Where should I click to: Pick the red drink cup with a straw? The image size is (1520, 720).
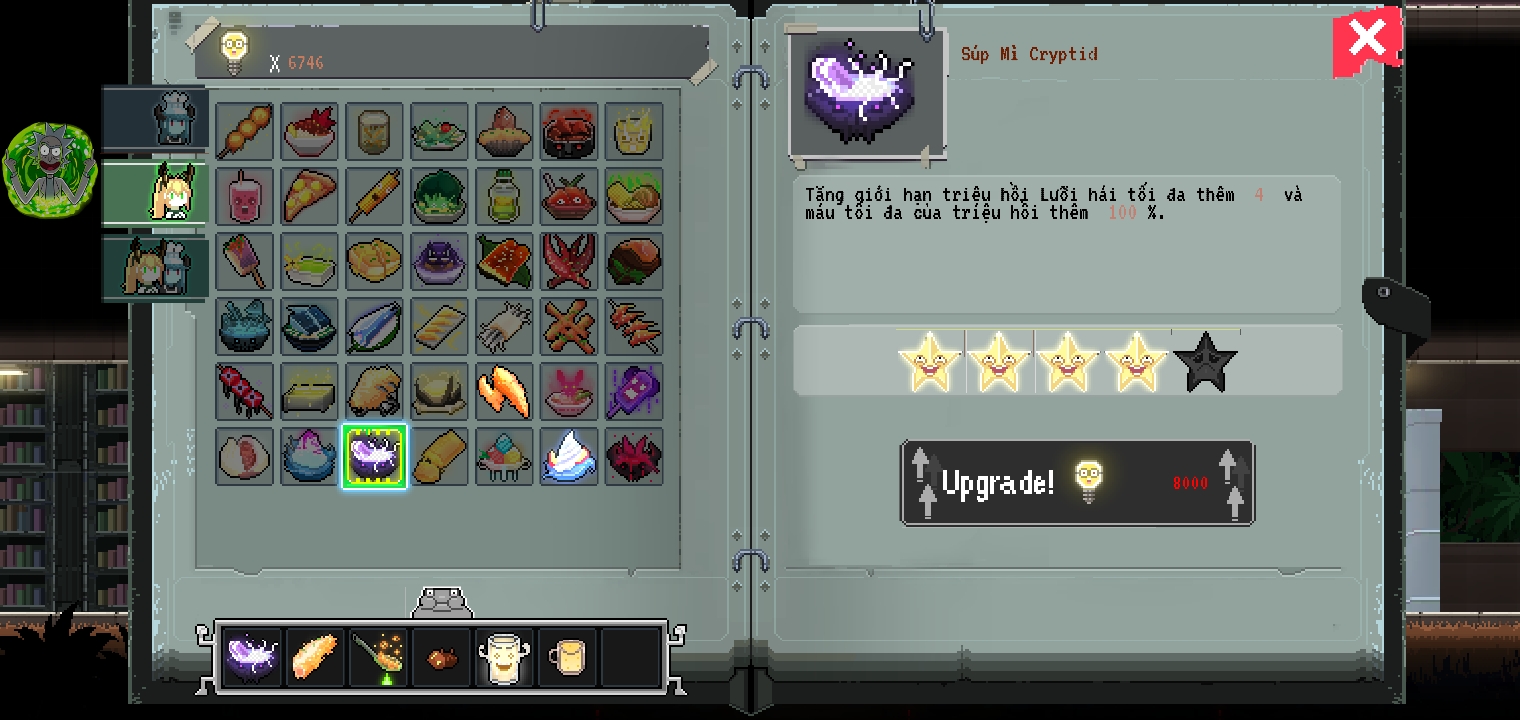(x=244, y=196)
